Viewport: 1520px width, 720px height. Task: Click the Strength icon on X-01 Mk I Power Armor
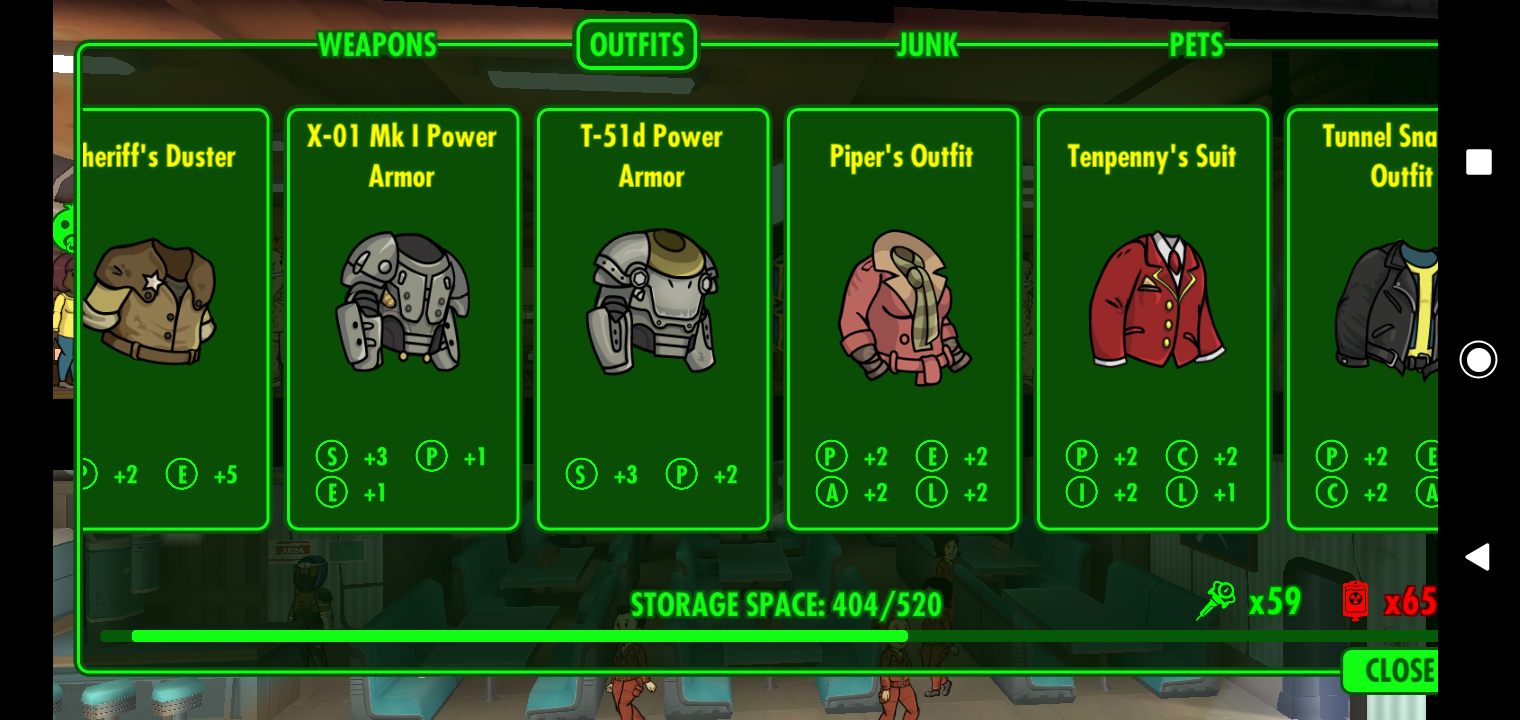point(331,457)
